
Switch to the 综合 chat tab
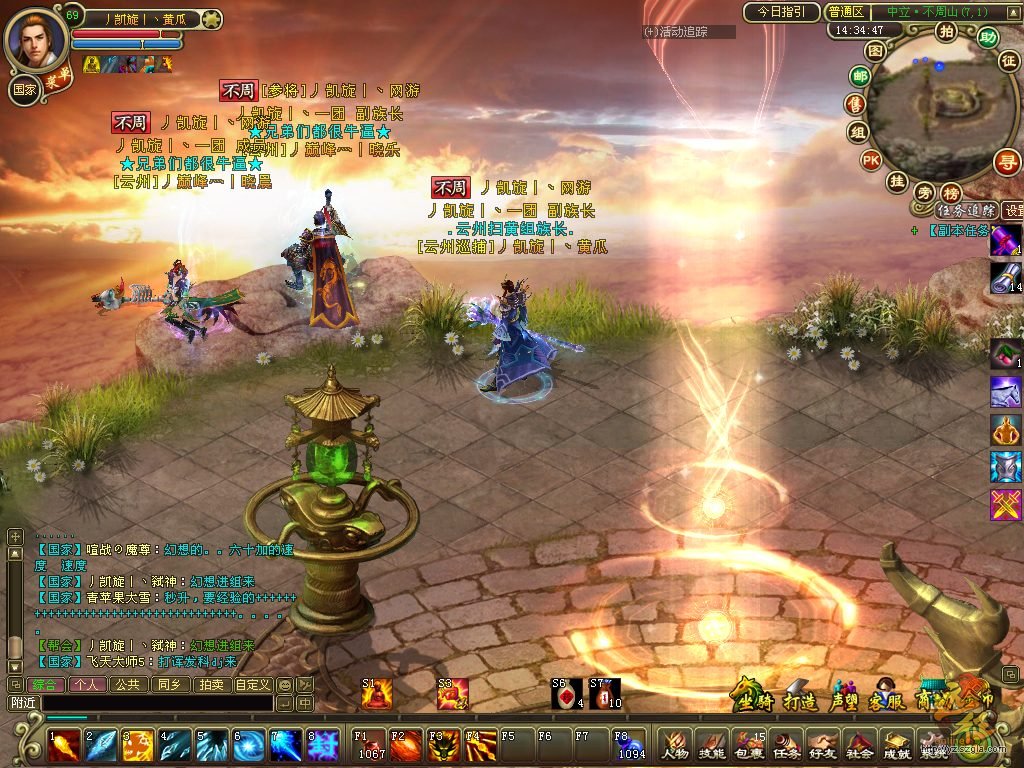click(44, 685)
